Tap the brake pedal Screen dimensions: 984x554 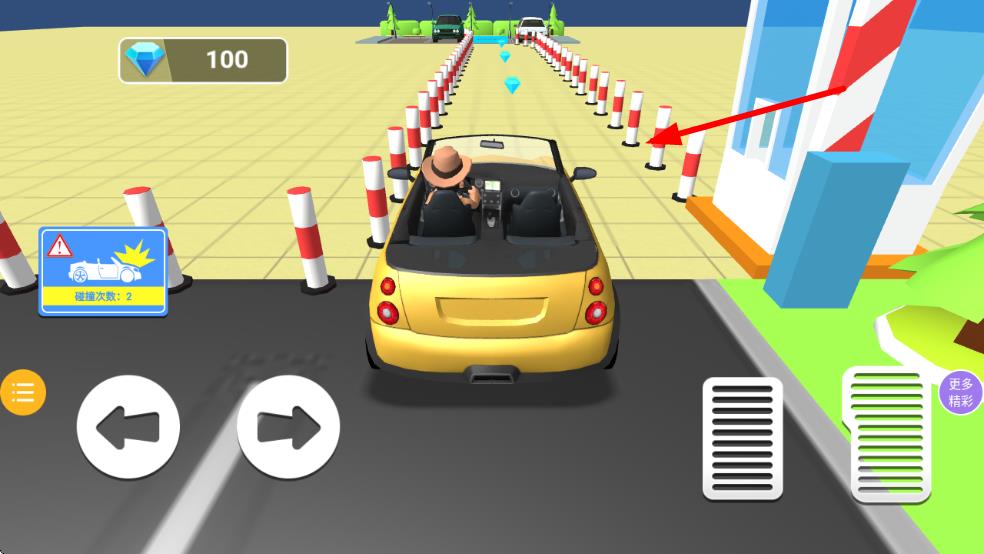742,437
